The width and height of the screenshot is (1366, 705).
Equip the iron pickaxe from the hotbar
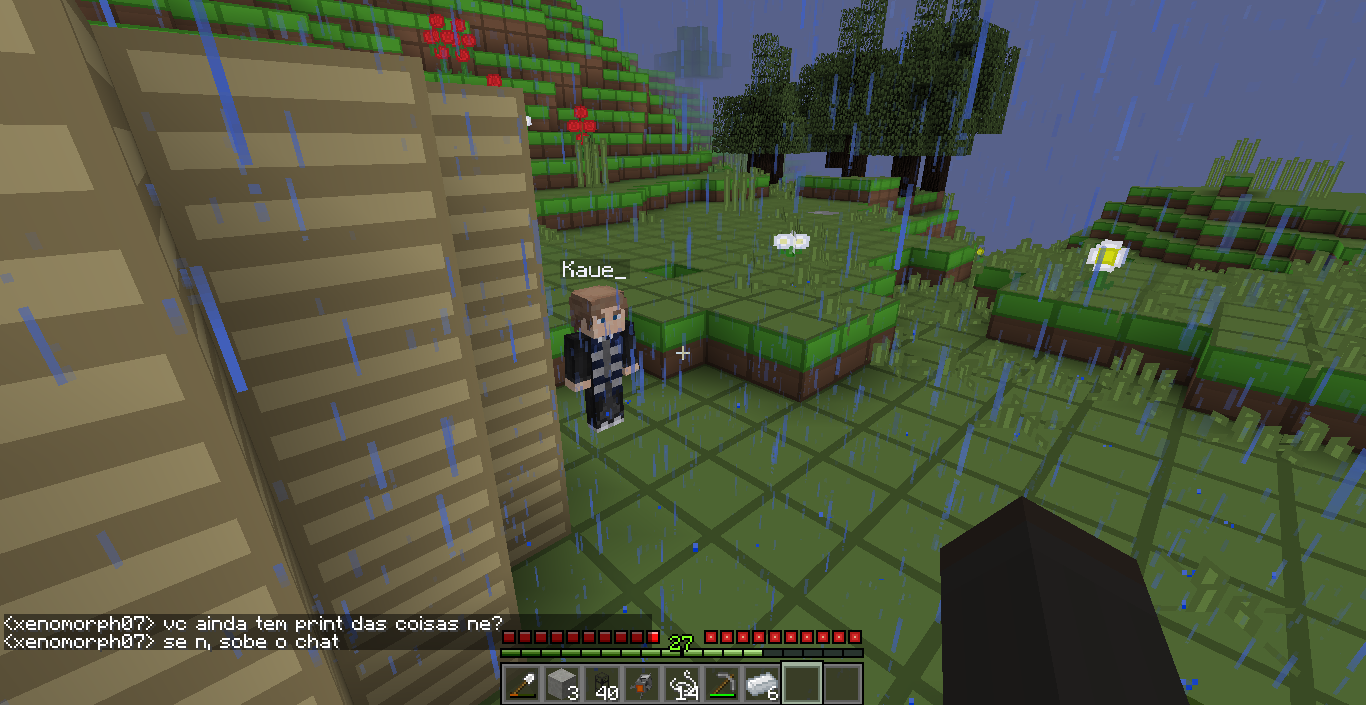point(722,684)
